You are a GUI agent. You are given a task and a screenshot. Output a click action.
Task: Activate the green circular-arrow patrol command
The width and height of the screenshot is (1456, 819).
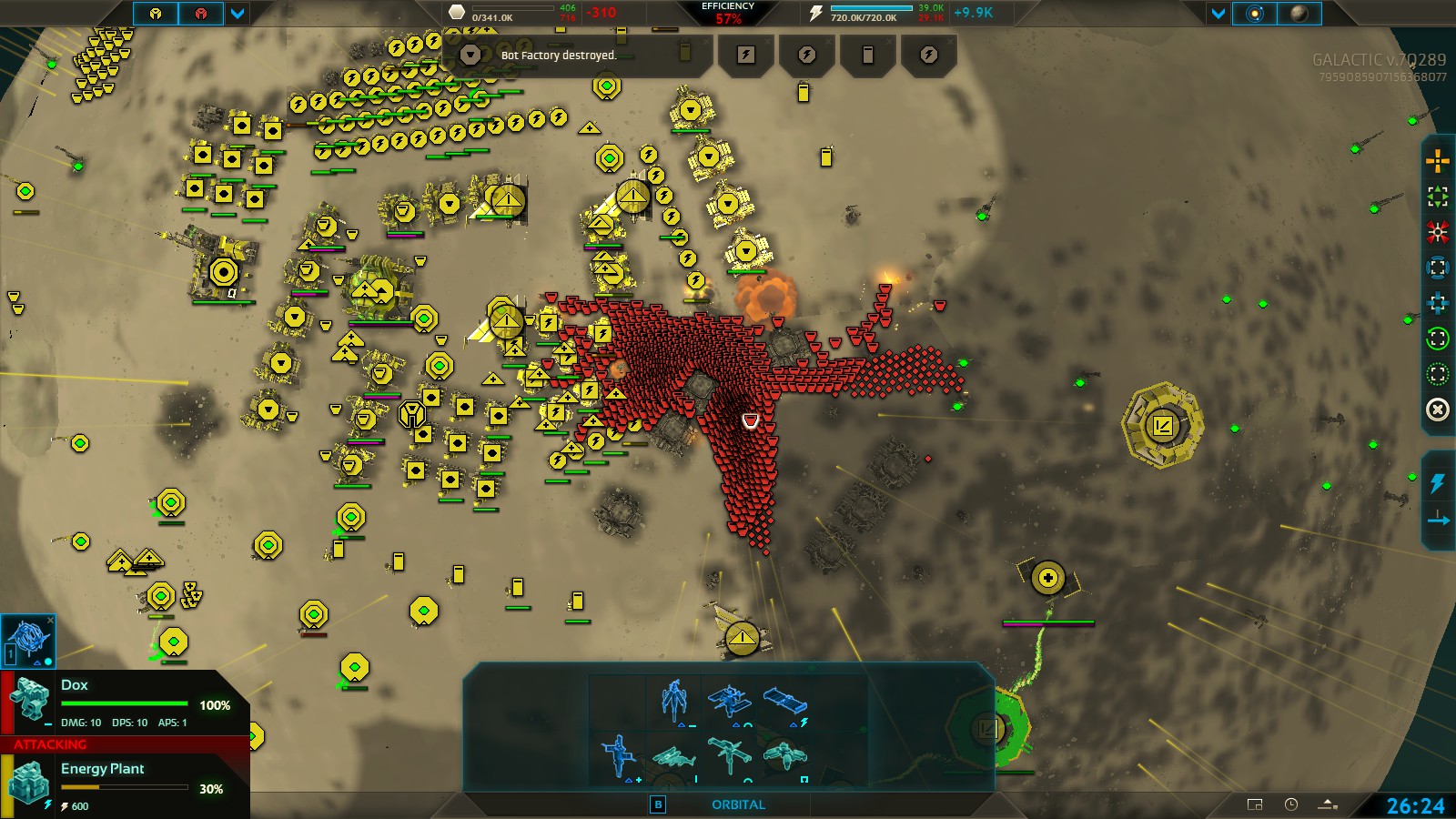pos(1438,339)
